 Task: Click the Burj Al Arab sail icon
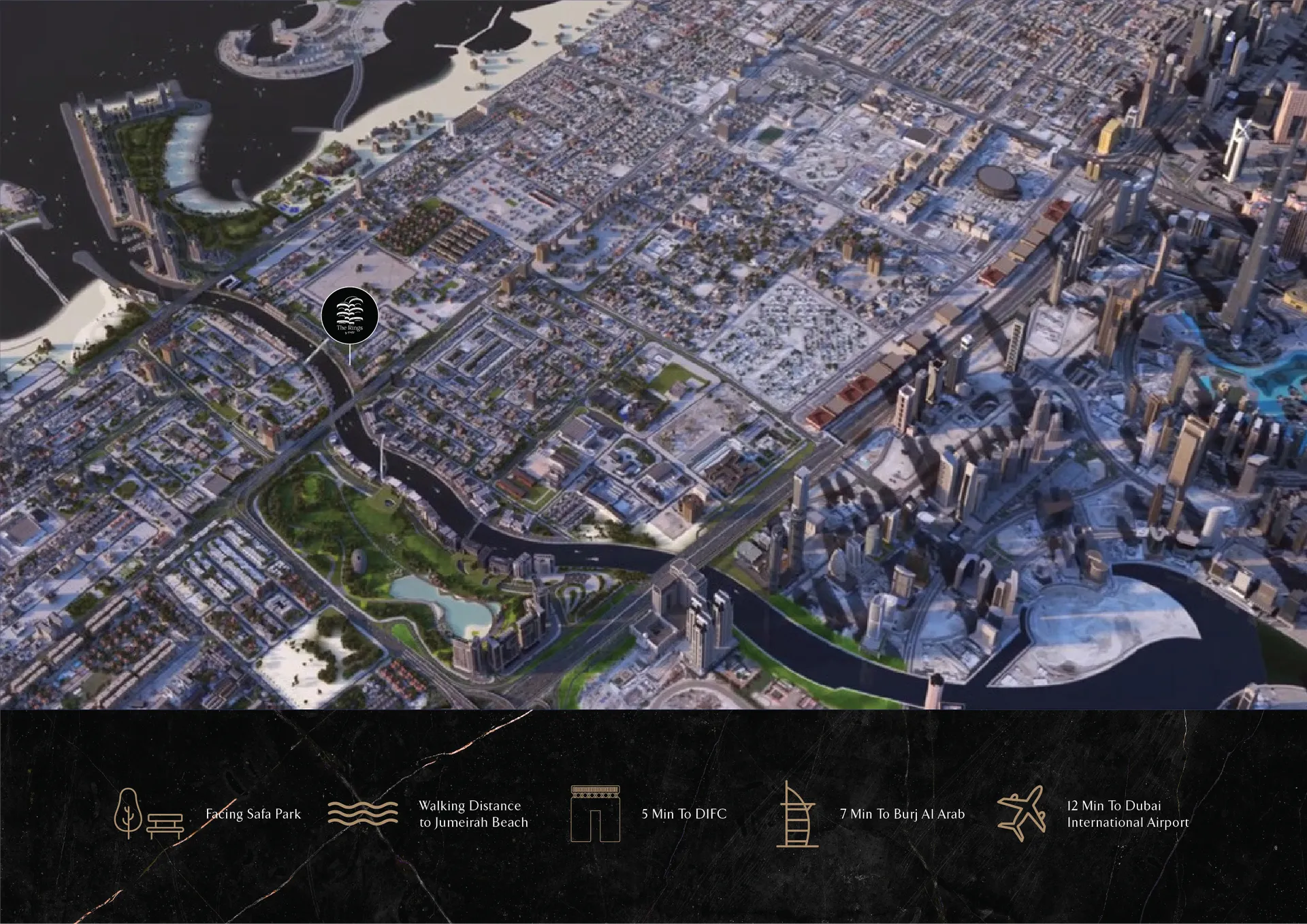pyautogui.click(x=796, y=814)
